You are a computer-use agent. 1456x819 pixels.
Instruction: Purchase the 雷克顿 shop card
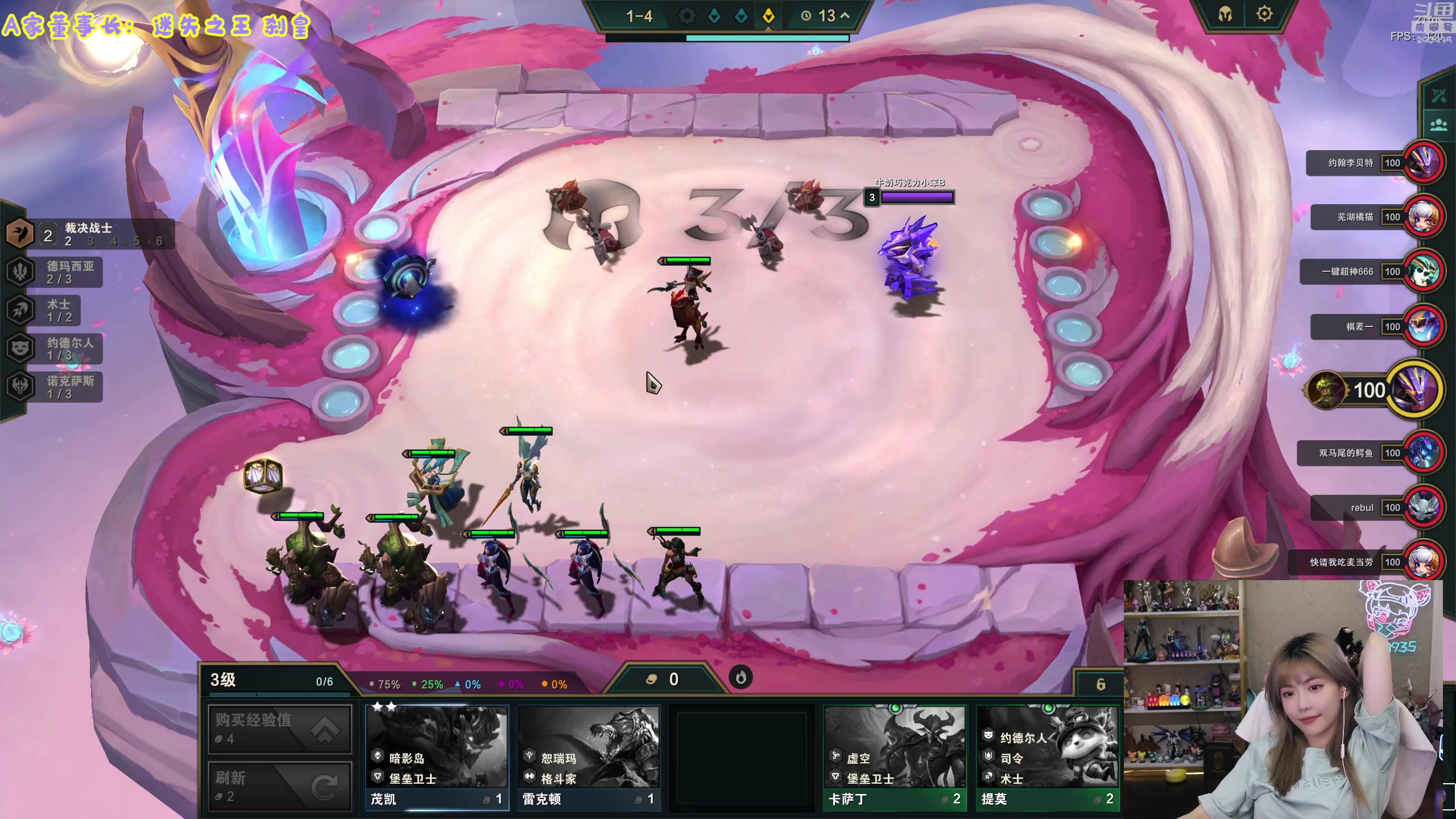[x=589, y=756]
